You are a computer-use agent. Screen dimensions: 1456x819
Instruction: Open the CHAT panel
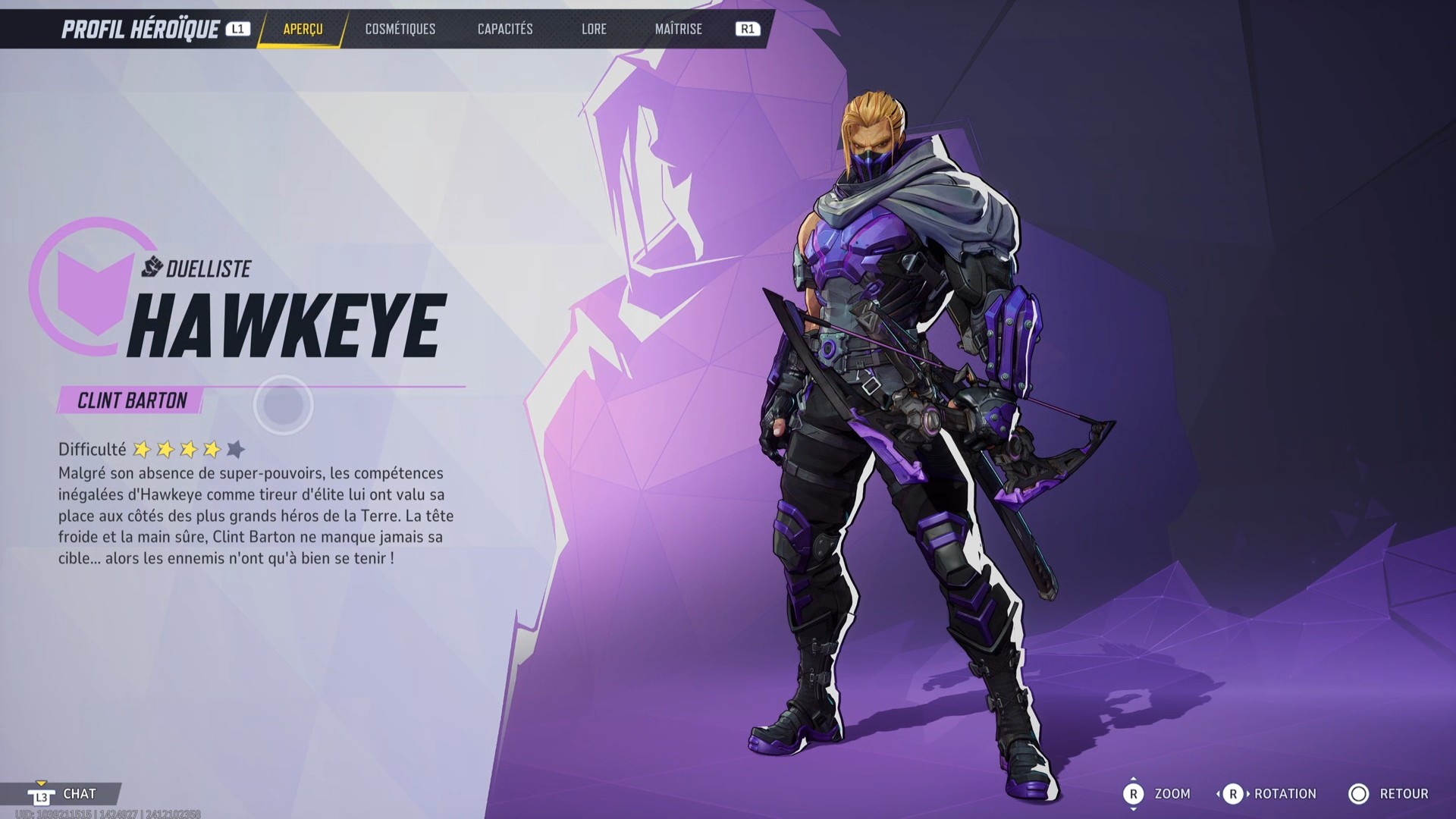80,794
